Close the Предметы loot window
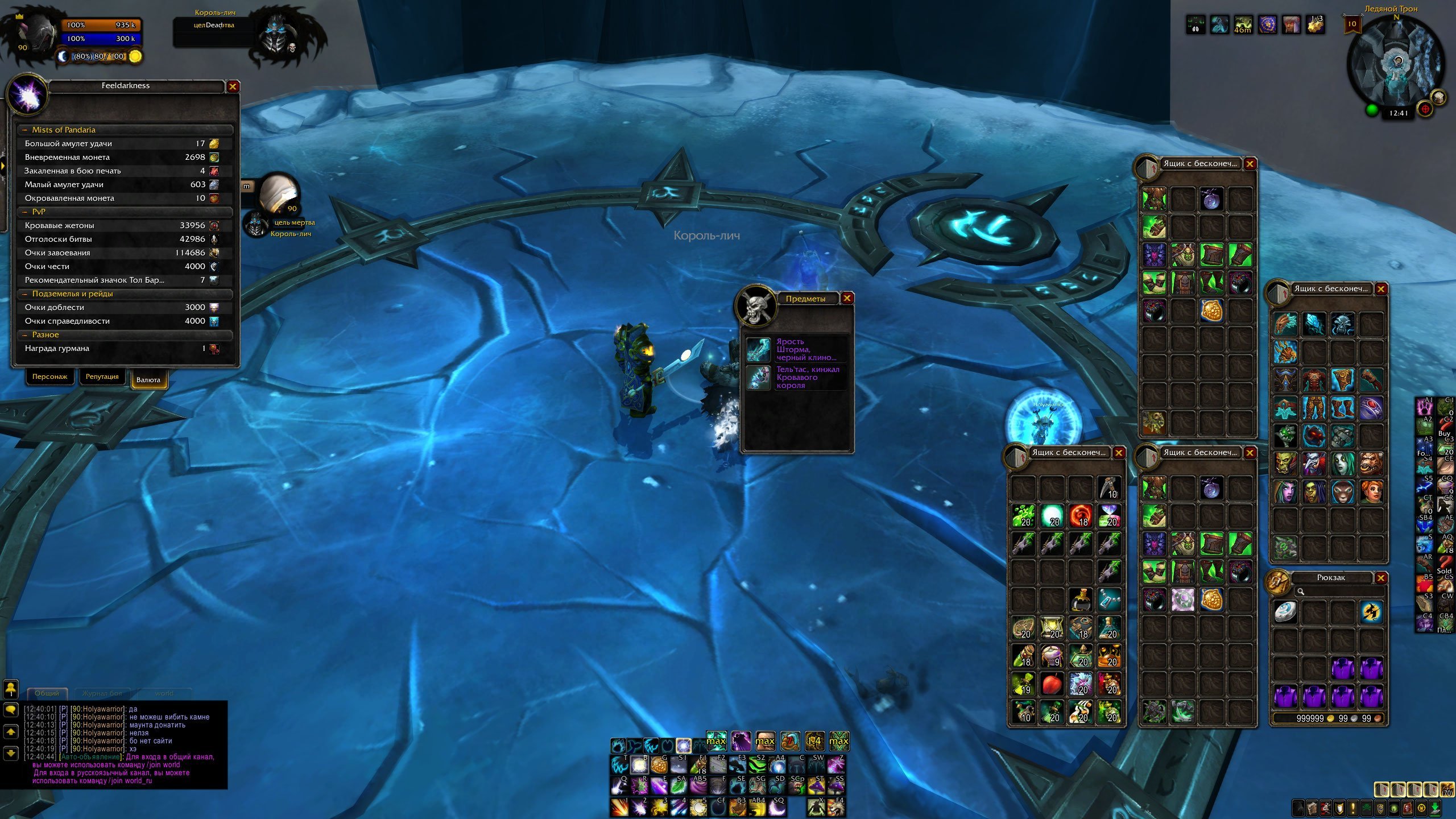The image size is (1456, 819). pyautogui.click(x=847, y=298)
